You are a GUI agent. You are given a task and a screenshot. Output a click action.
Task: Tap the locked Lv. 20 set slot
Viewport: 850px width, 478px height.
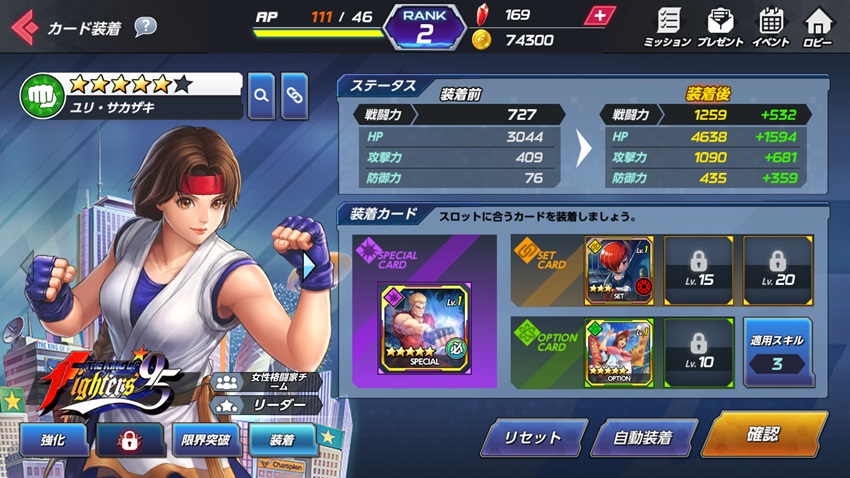coord(777,270)
